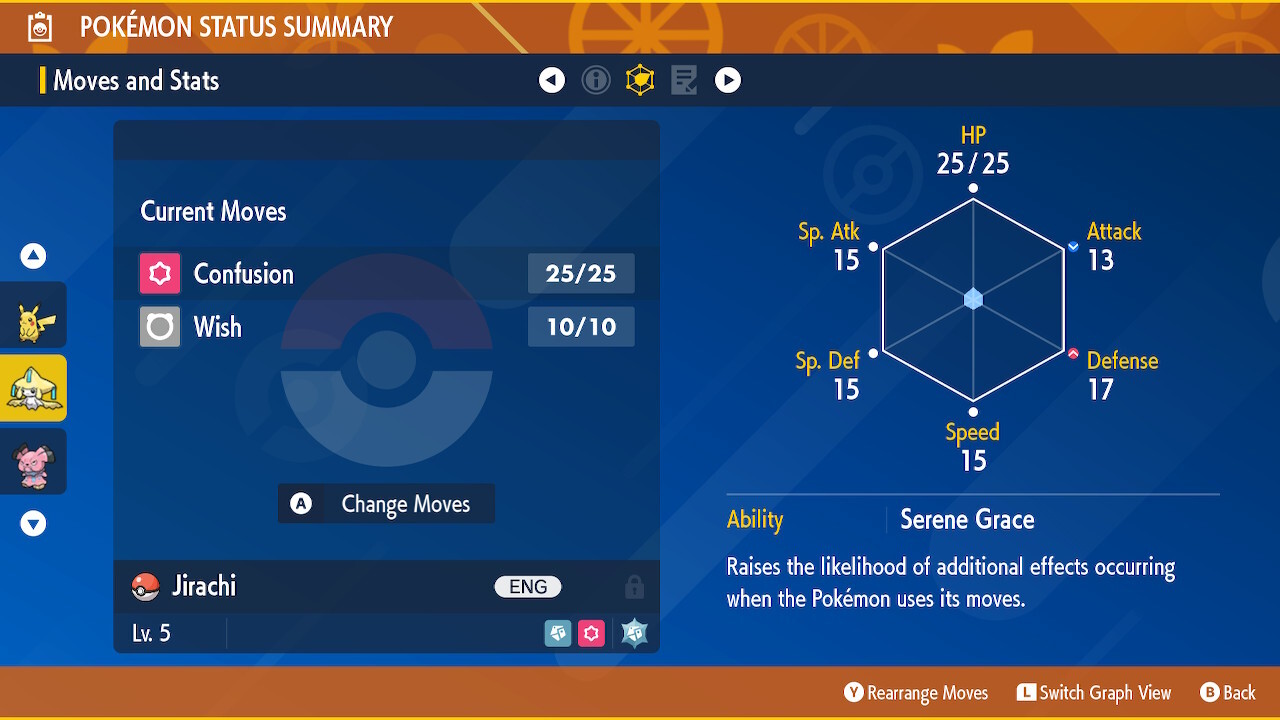Switch to Pikachu in the party list
The width and height of the screenshot is (1280, 720).
pos(34,315)
